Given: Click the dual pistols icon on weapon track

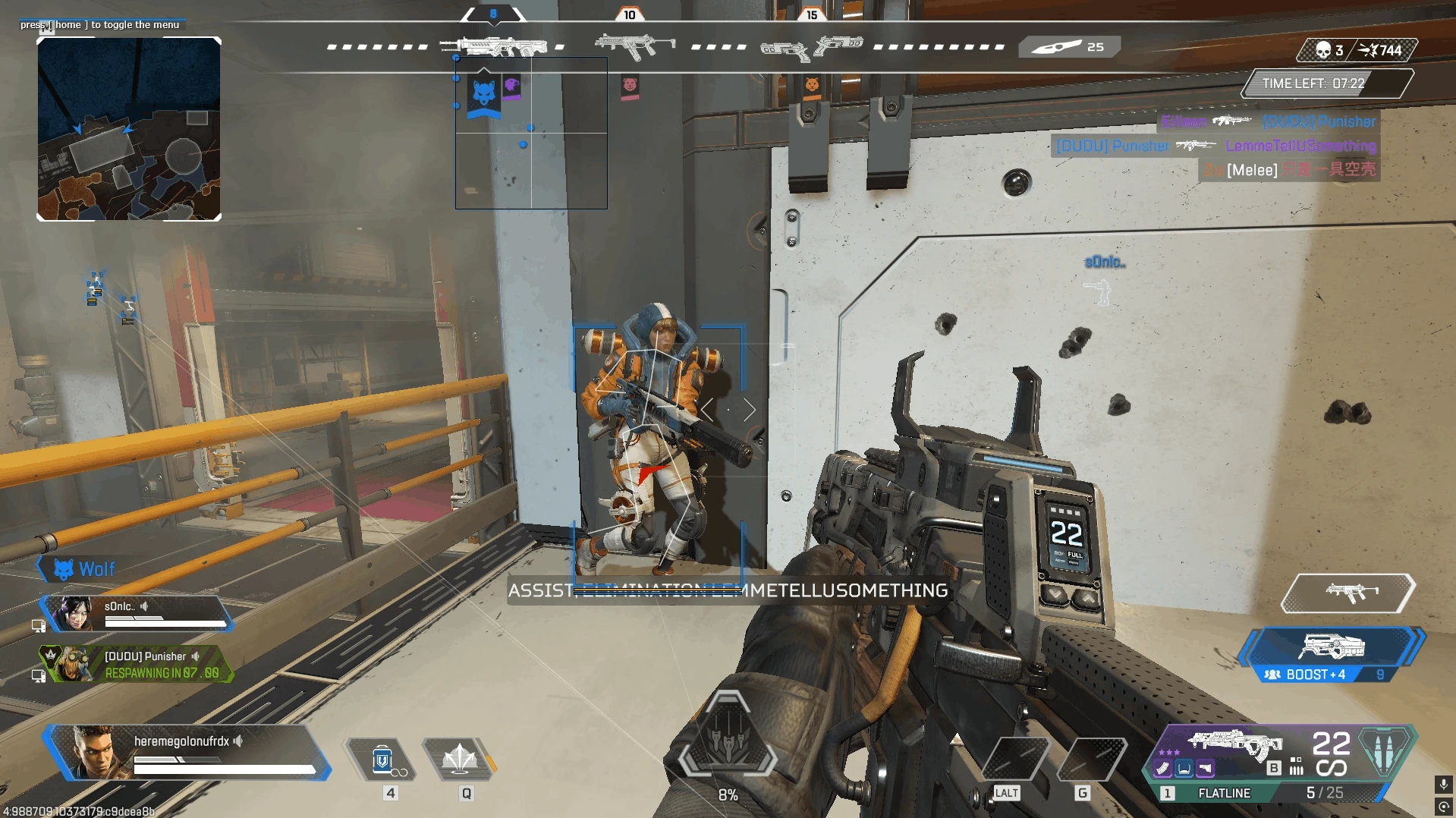Looking at the screenshot, I should click(x=811, y=48).
